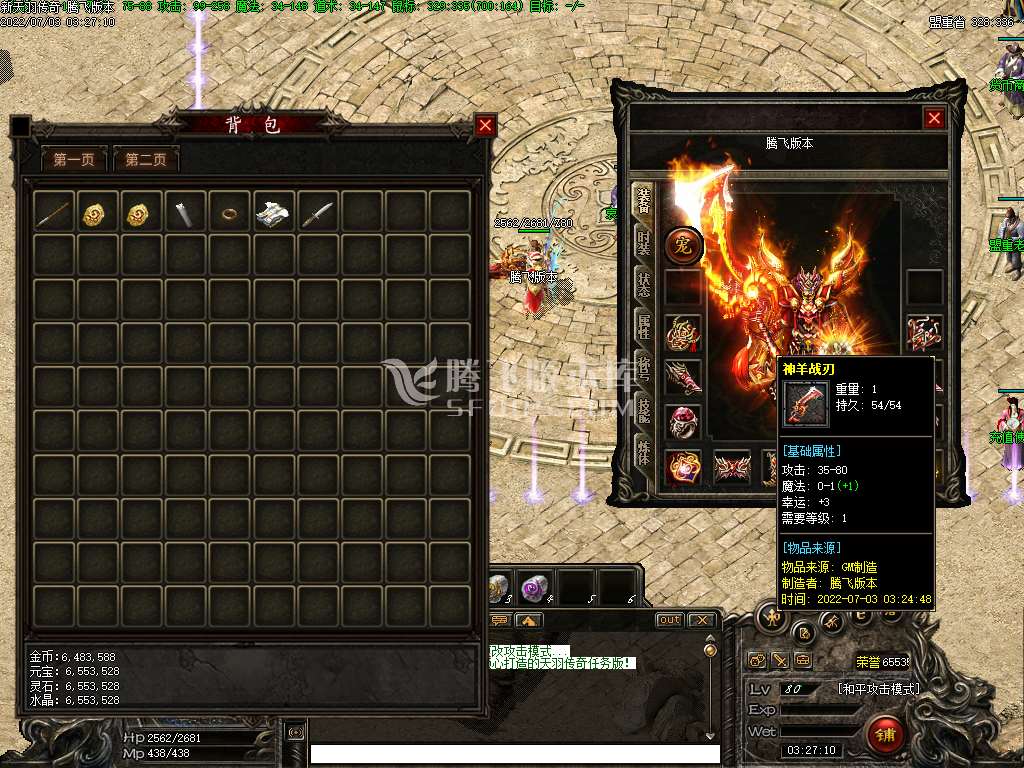Open the 时装 (fashion) tab
The height and width of the screenshot is (768, 1024).
[643, 243]
